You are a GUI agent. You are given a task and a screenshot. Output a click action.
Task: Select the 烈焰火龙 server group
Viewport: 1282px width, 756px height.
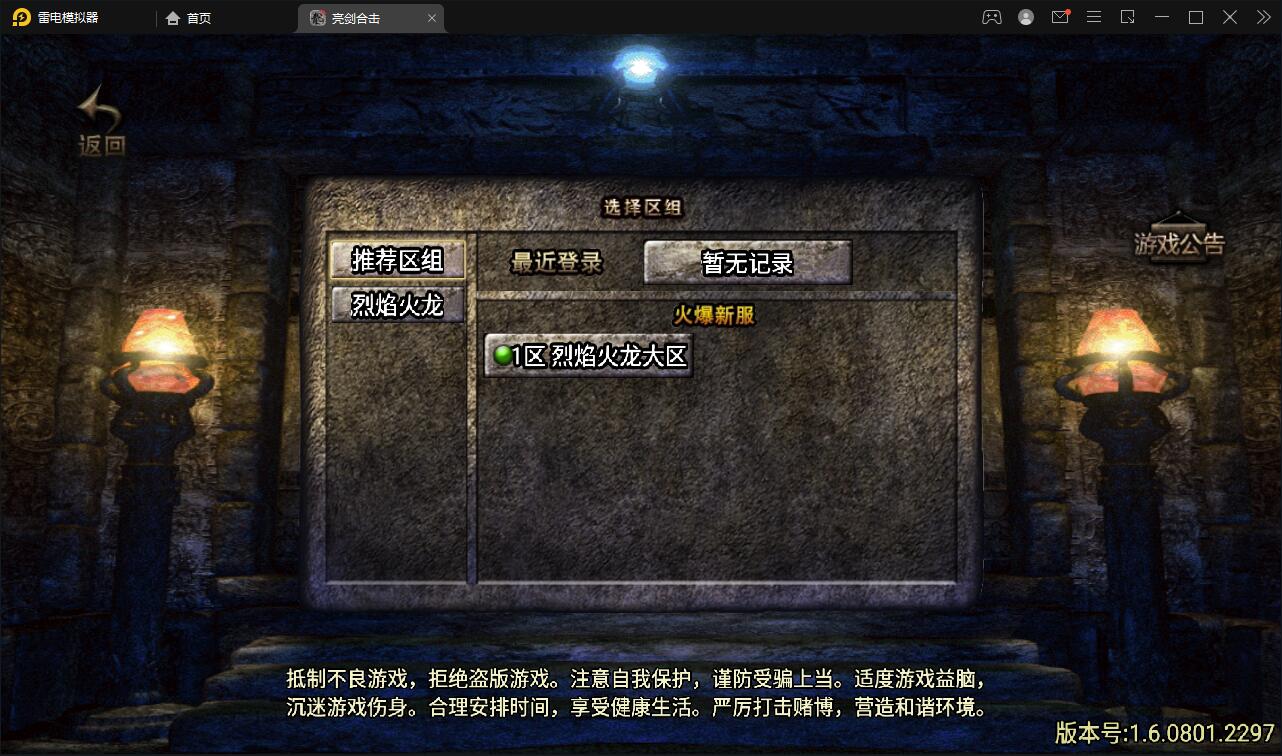tap(397, 306)
